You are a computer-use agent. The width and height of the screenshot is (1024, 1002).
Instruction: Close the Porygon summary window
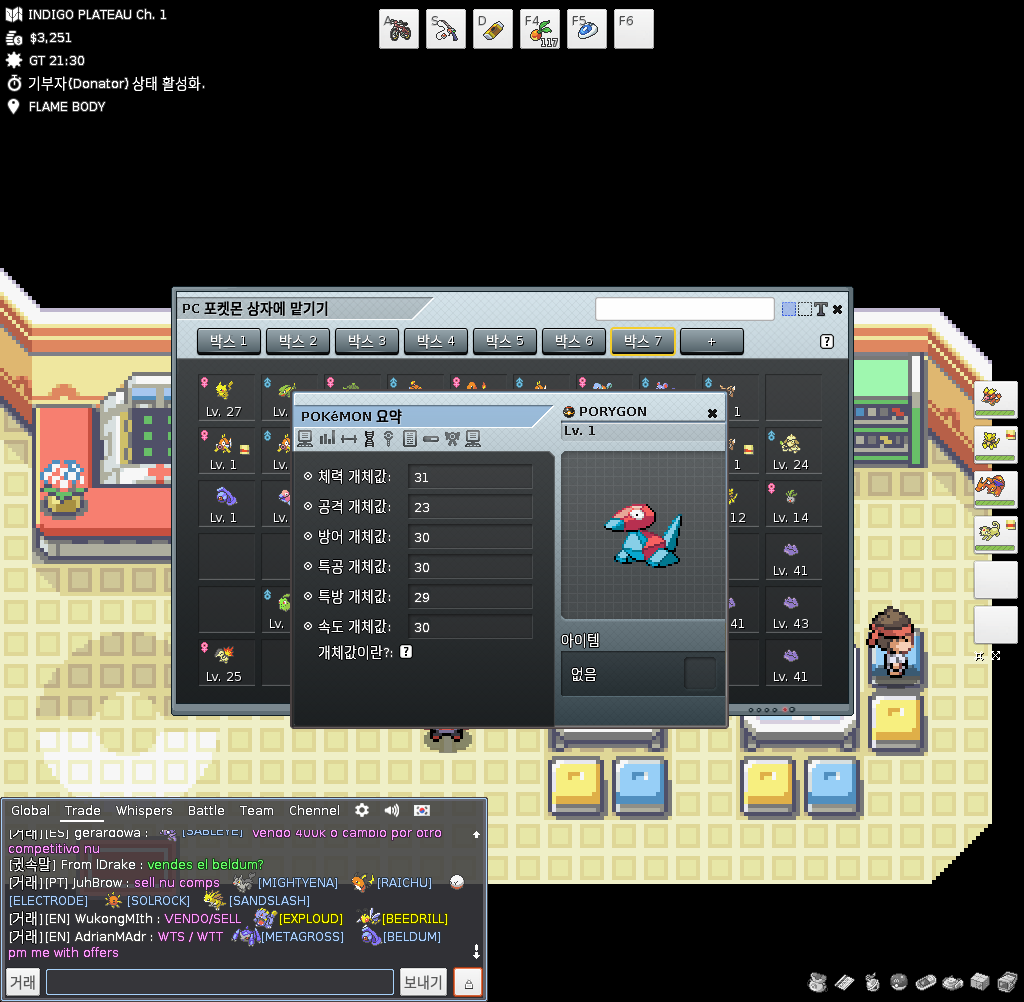(712, 412)
